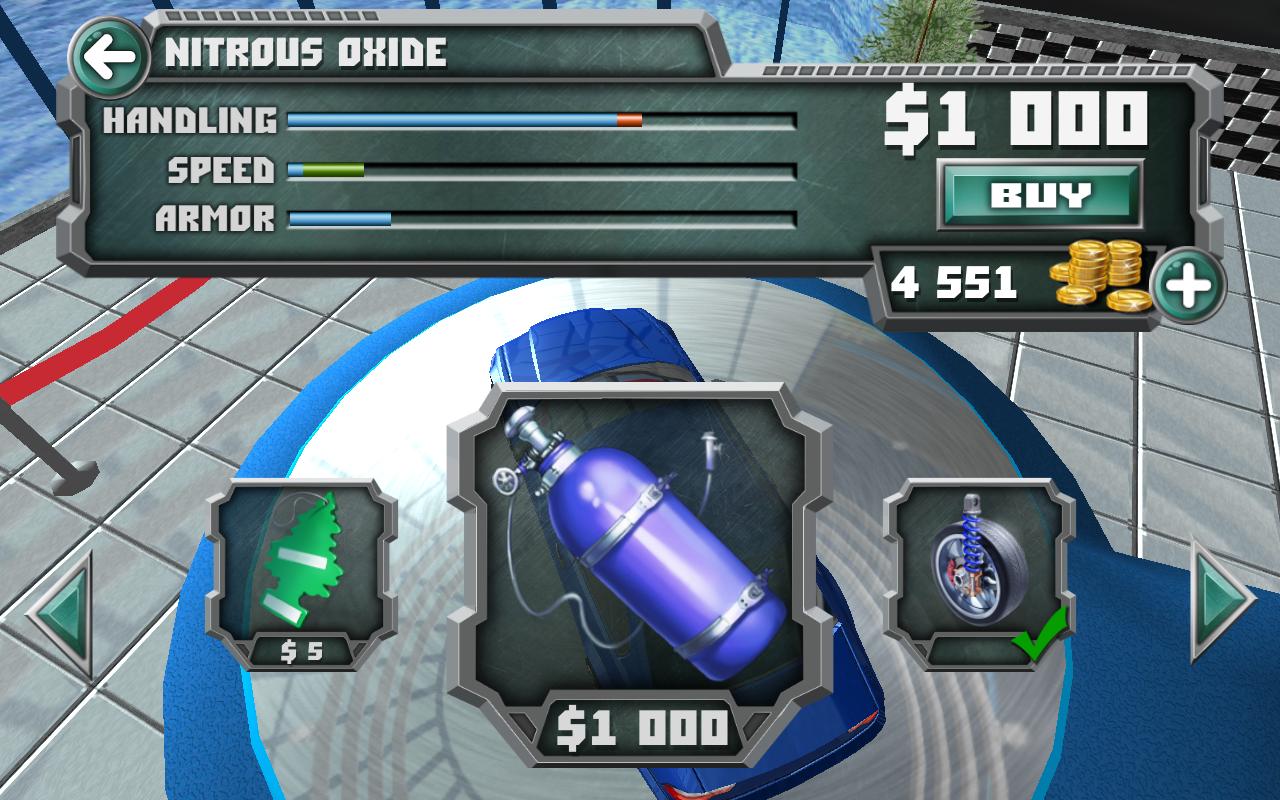Buy the Nitrous Oxide upgrade
Image resolution: width=1280 pixels, height=800 pixels.
(x=1040, y=193)
